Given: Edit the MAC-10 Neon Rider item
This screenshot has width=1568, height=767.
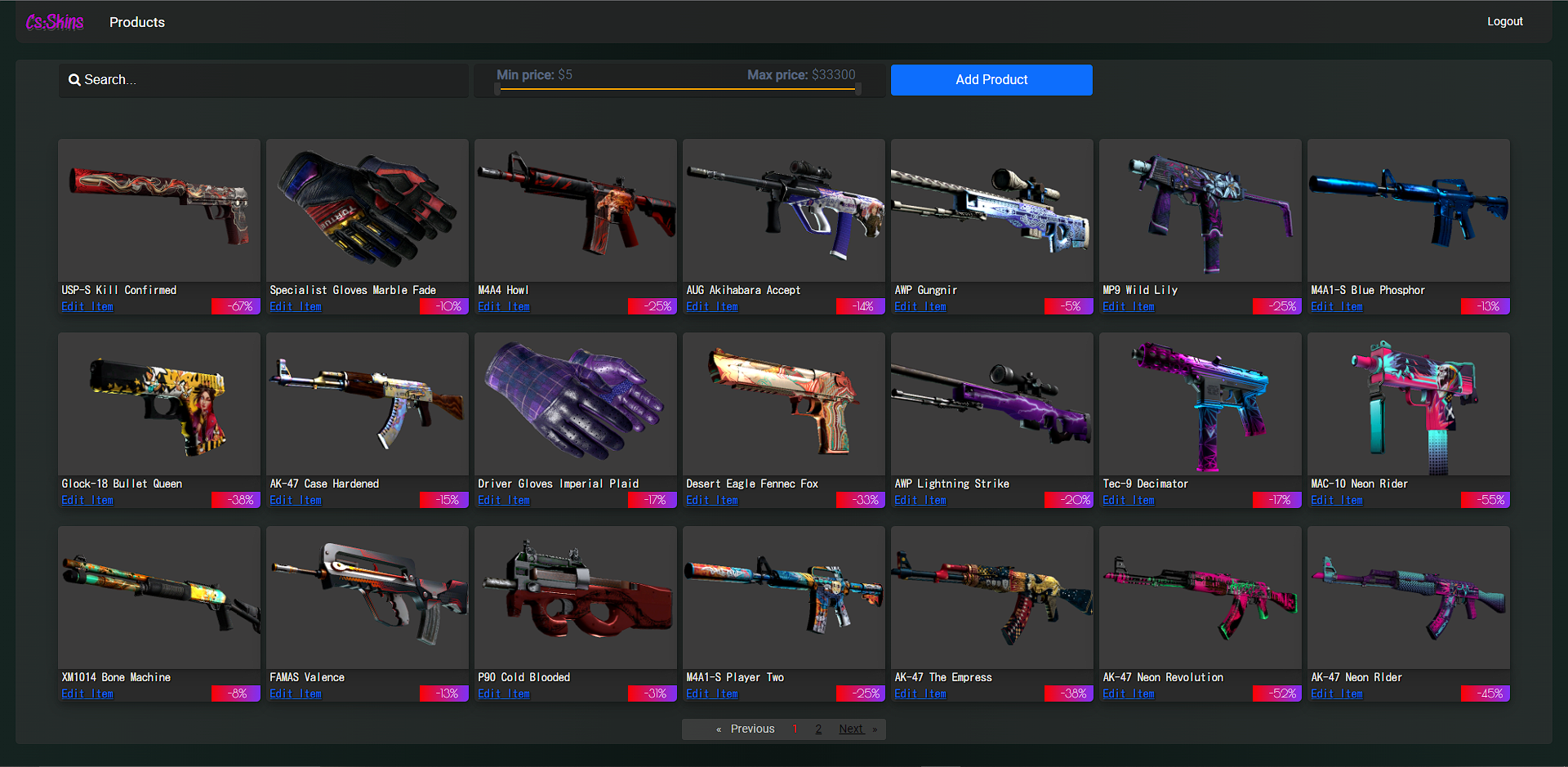Looking at the screenshot, I should 1336,499.
